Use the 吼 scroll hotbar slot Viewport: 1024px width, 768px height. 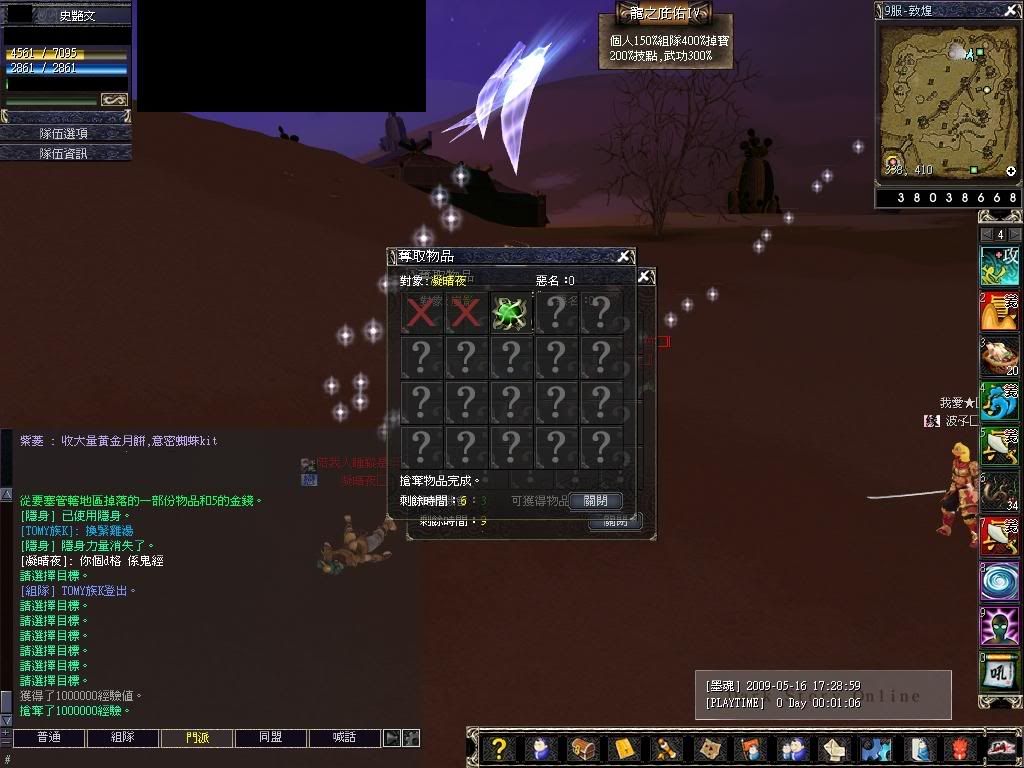click(999, 672)
